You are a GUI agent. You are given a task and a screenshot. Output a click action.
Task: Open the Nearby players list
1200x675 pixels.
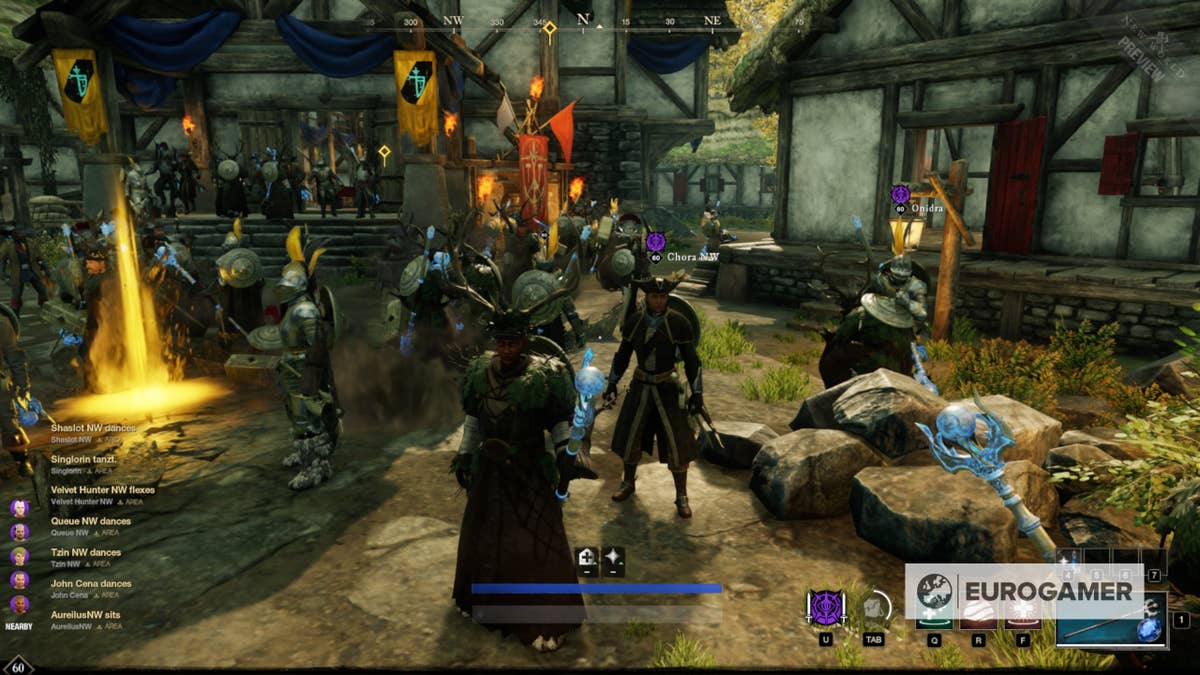[18, 626]
